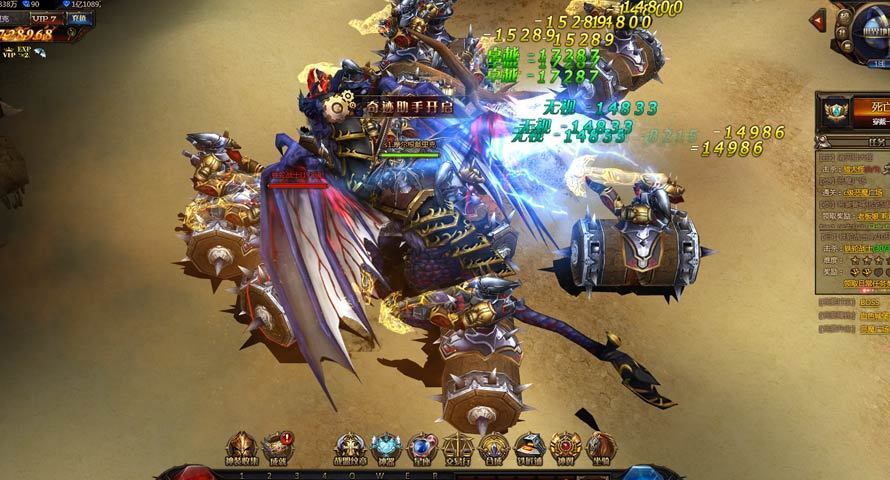Open the red-gem golden emblem icon
Image resolution: width=890 pixels, height=480 pixels.
(x=566, y=446)
